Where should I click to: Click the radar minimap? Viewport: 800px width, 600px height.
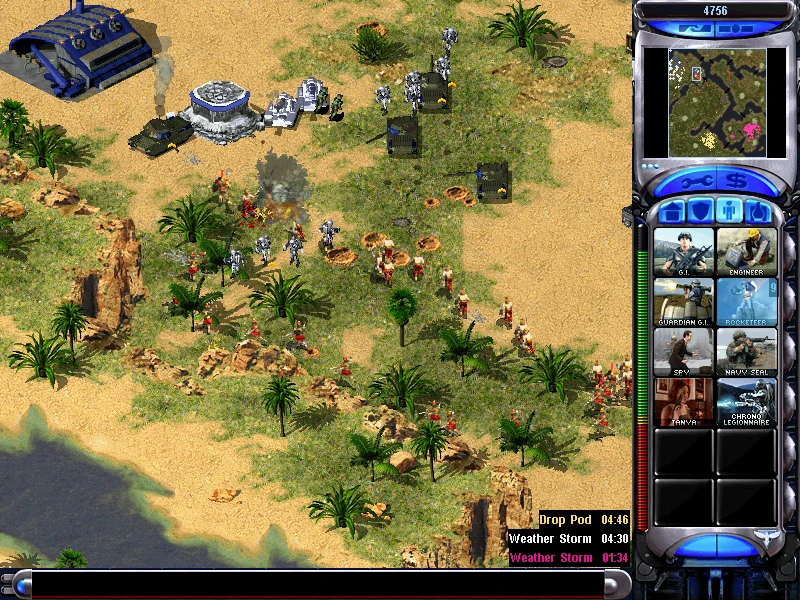[x=714, y=102]
